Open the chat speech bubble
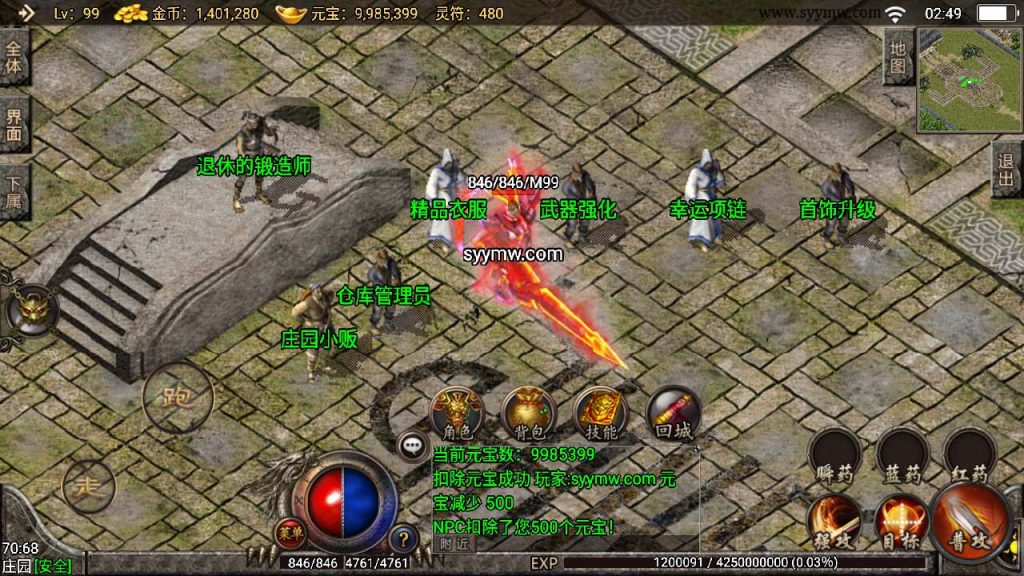Image resolution: width=1024 pixels, height=576 pixels. (x=411, y=446)
